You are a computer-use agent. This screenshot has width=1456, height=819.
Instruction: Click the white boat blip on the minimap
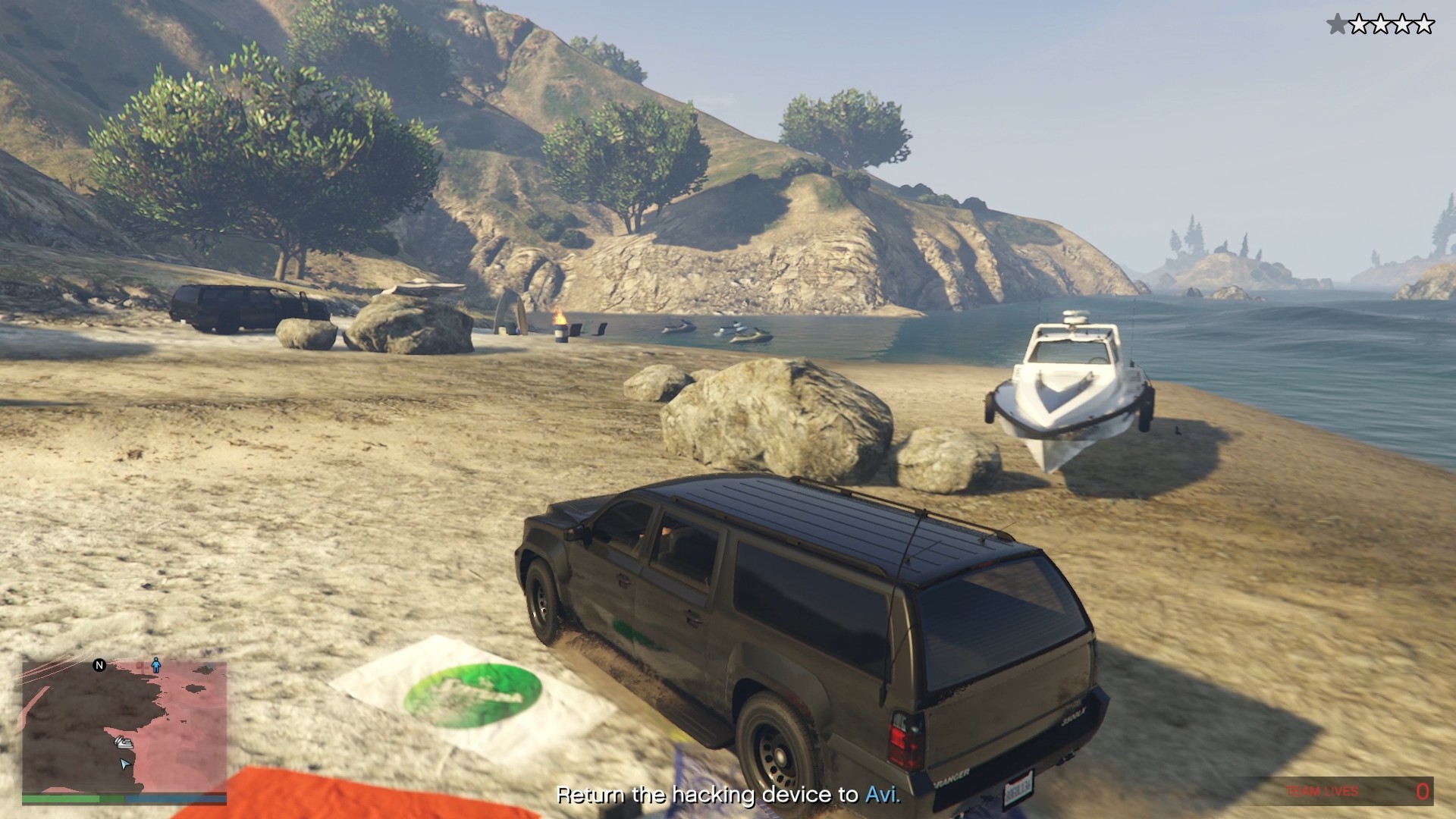point(124,743)
